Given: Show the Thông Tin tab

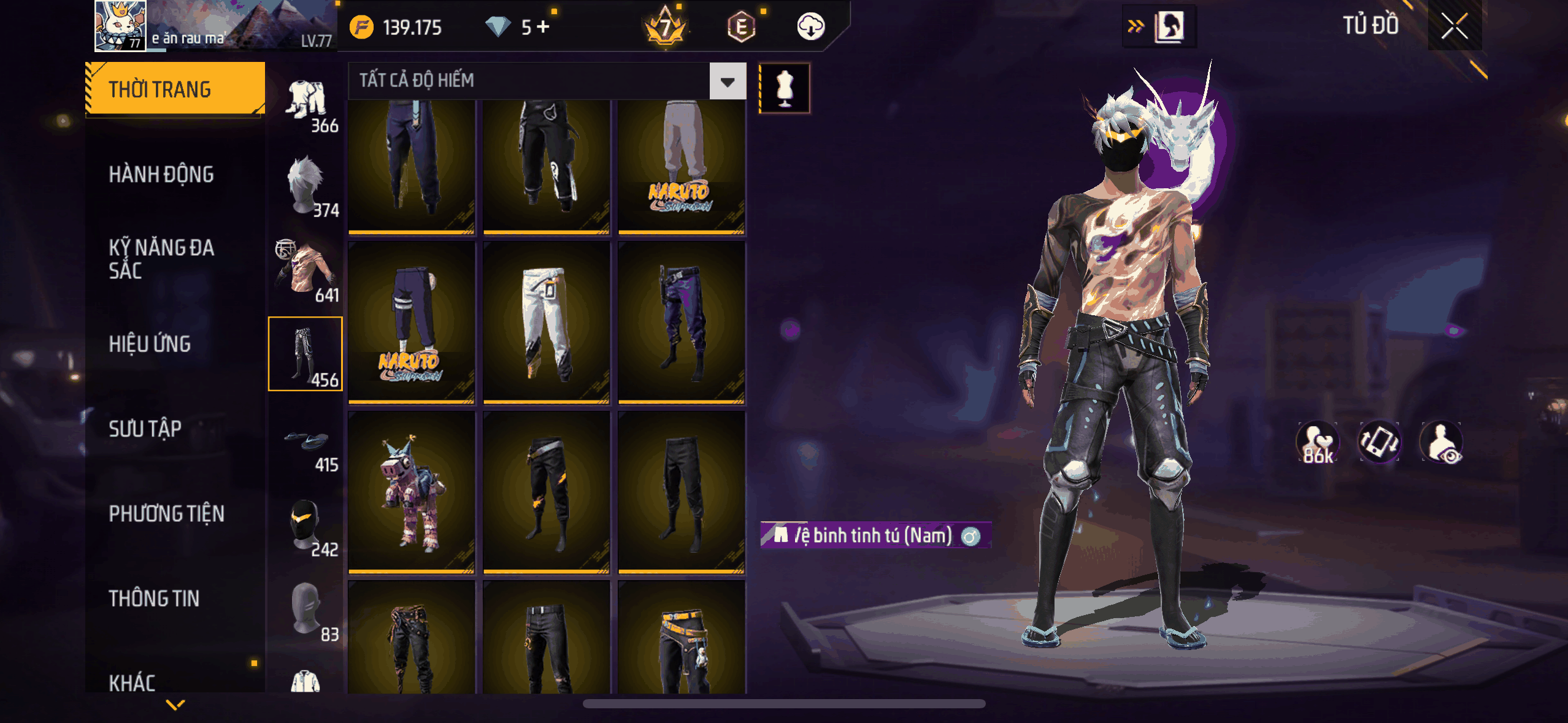Looking at the screenshot, I should pos(154,599).
